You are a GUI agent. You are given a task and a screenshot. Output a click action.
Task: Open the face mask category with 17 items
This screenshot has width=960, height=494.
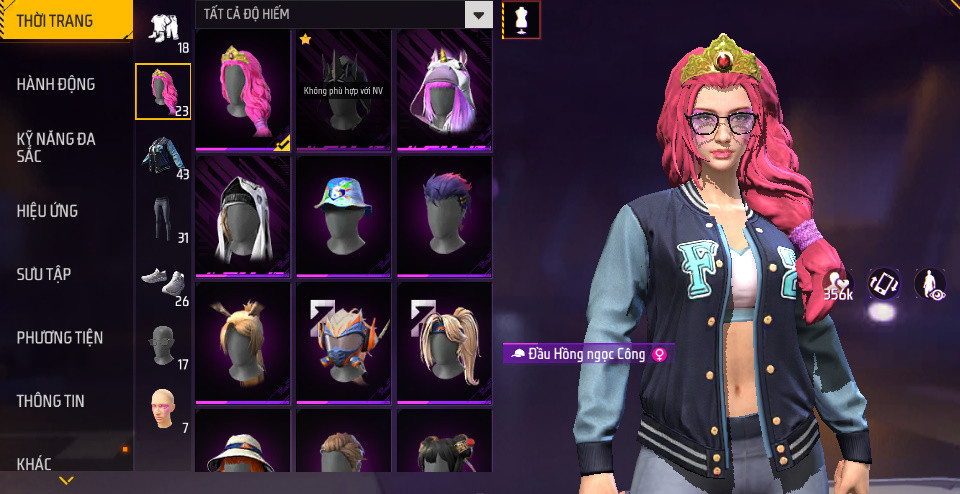(162, 346)
